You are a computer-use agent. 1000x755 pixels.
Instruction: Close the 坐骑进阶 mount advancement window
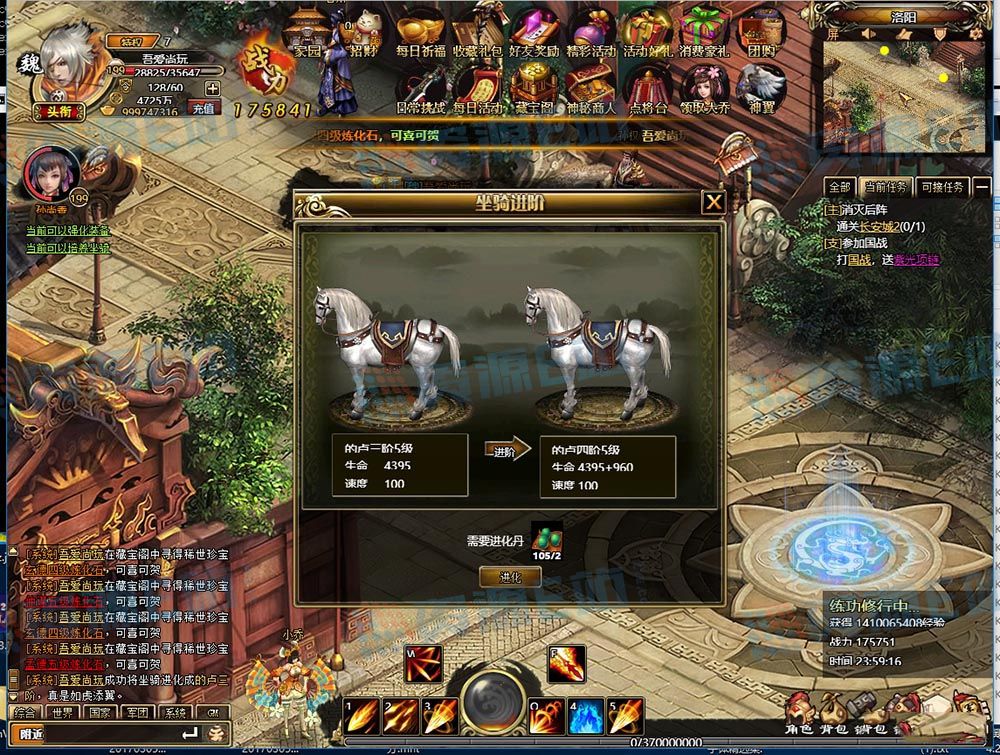click(x=713, y=203)
